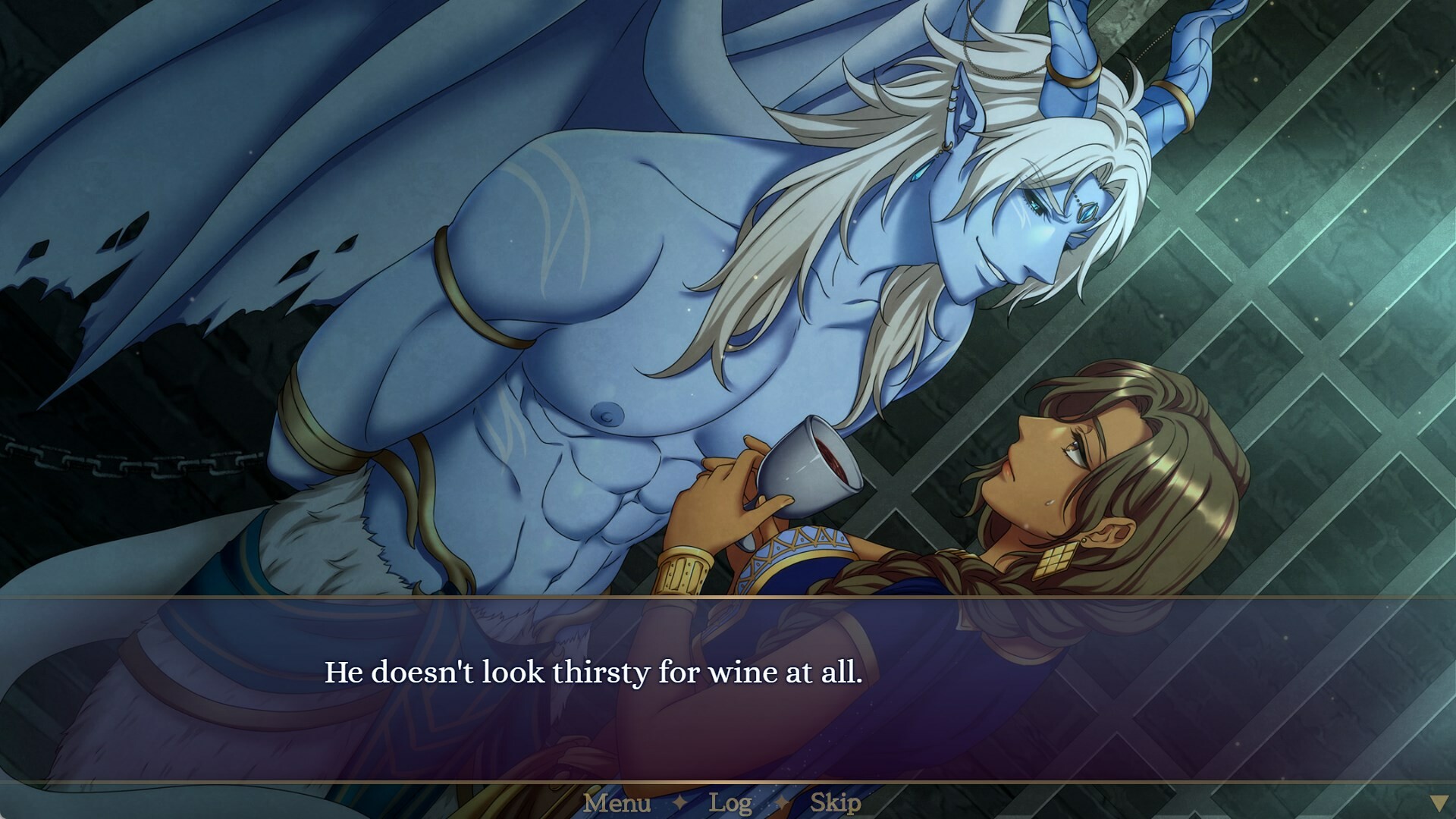This screenshot has width=1456, height=819.
Task: Open the Menu from the bottom bar
Action: [617, 803]
